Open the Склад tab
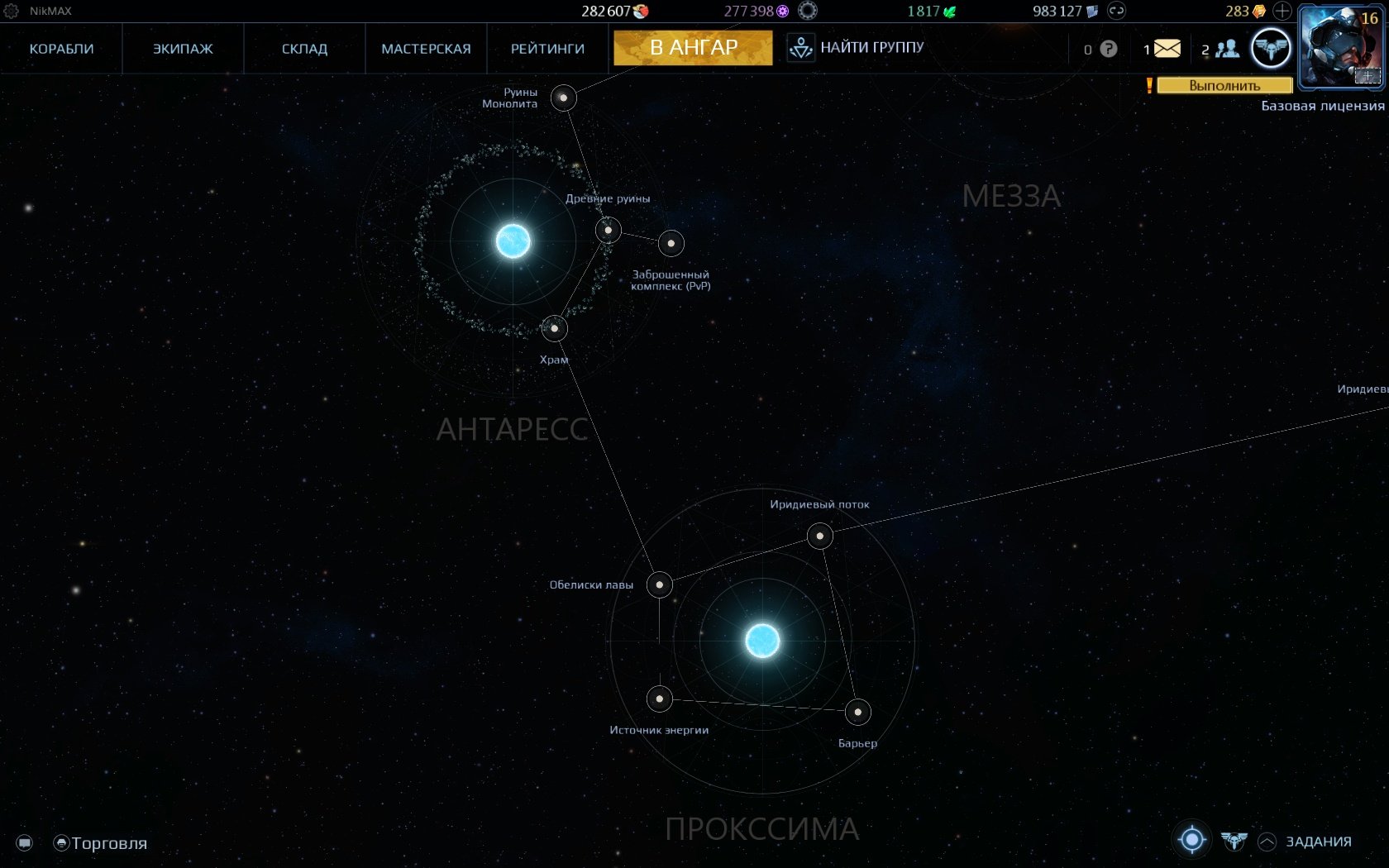Image resolution: width=1389 pixels, height=868 pixels. pyautogui.click(x=304, y=49)
